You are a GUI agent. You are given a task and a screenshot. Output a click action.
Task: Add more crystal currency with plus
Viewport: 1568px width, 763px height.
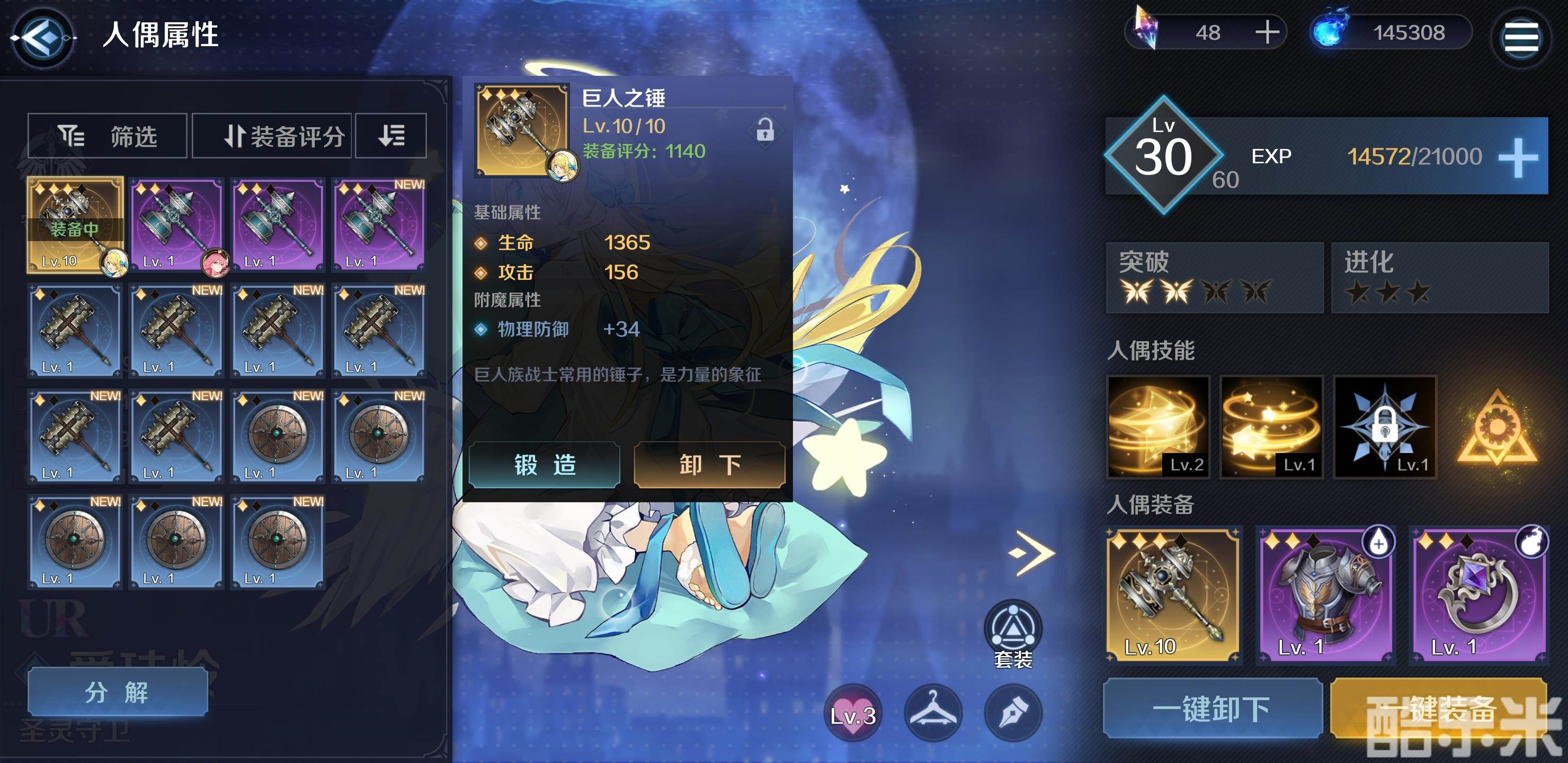[1267, 32]
